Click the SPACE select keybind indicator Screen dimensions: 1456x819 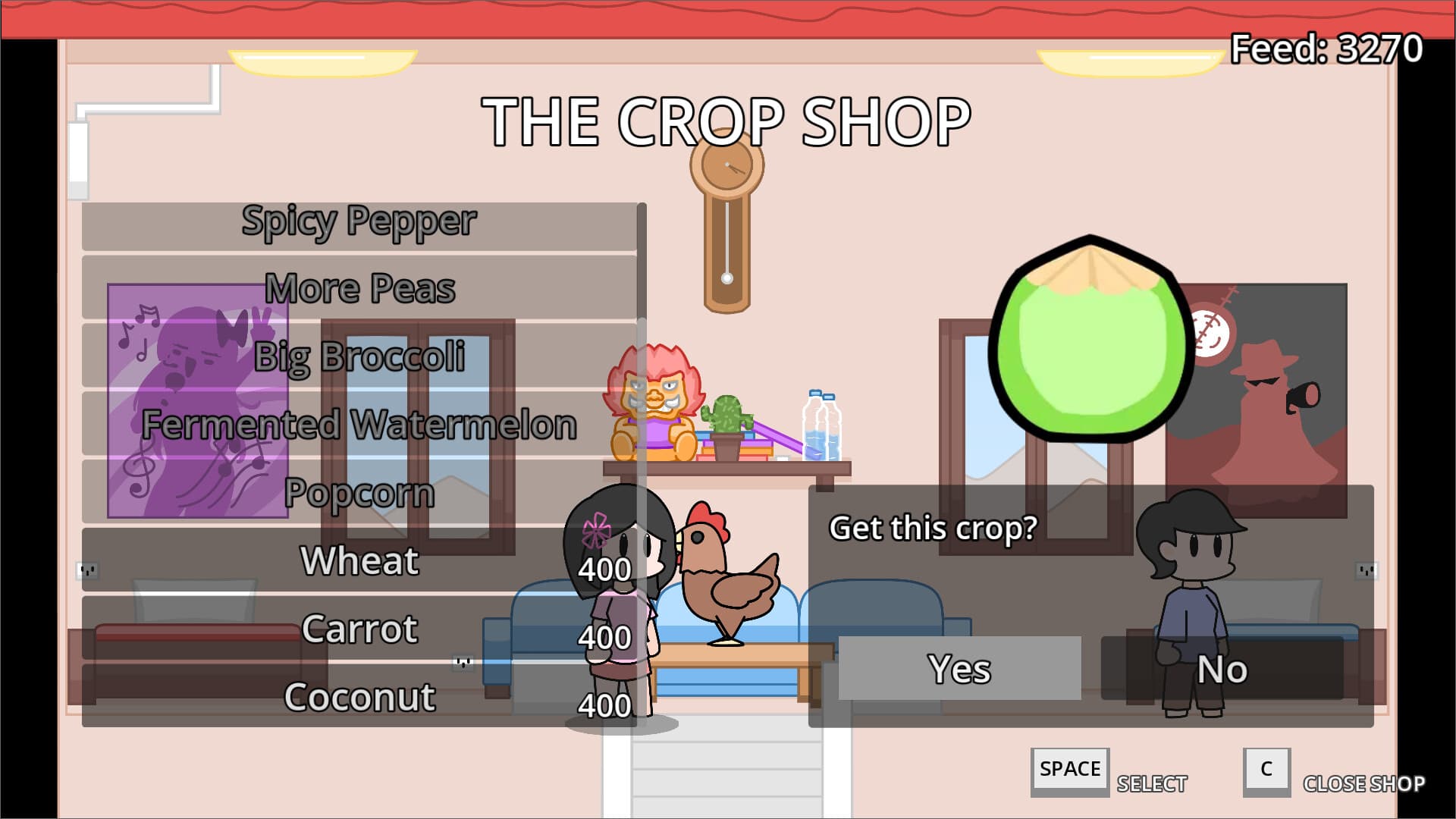pos(1069,769)
